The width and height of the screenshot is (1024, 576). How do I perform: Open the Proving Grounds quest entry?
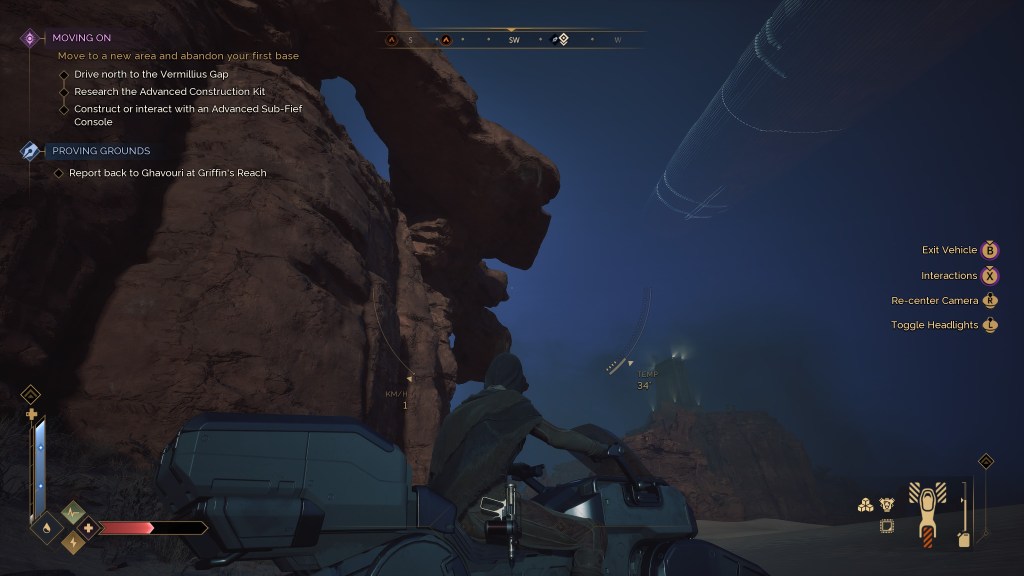coord(101,151)
